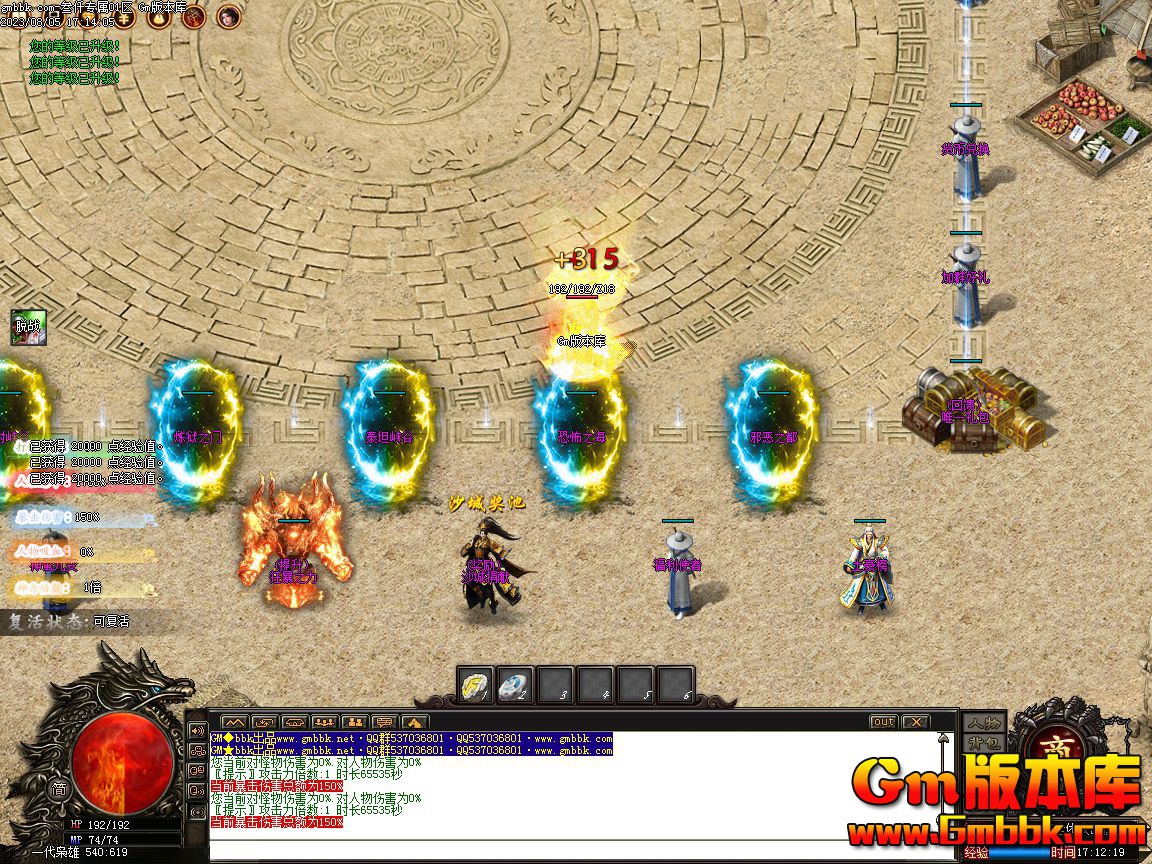Select the first chat tab with peak icon
Image resolution: width=1152 pixels, height=864 pixels.
click(x=234, y=722)
